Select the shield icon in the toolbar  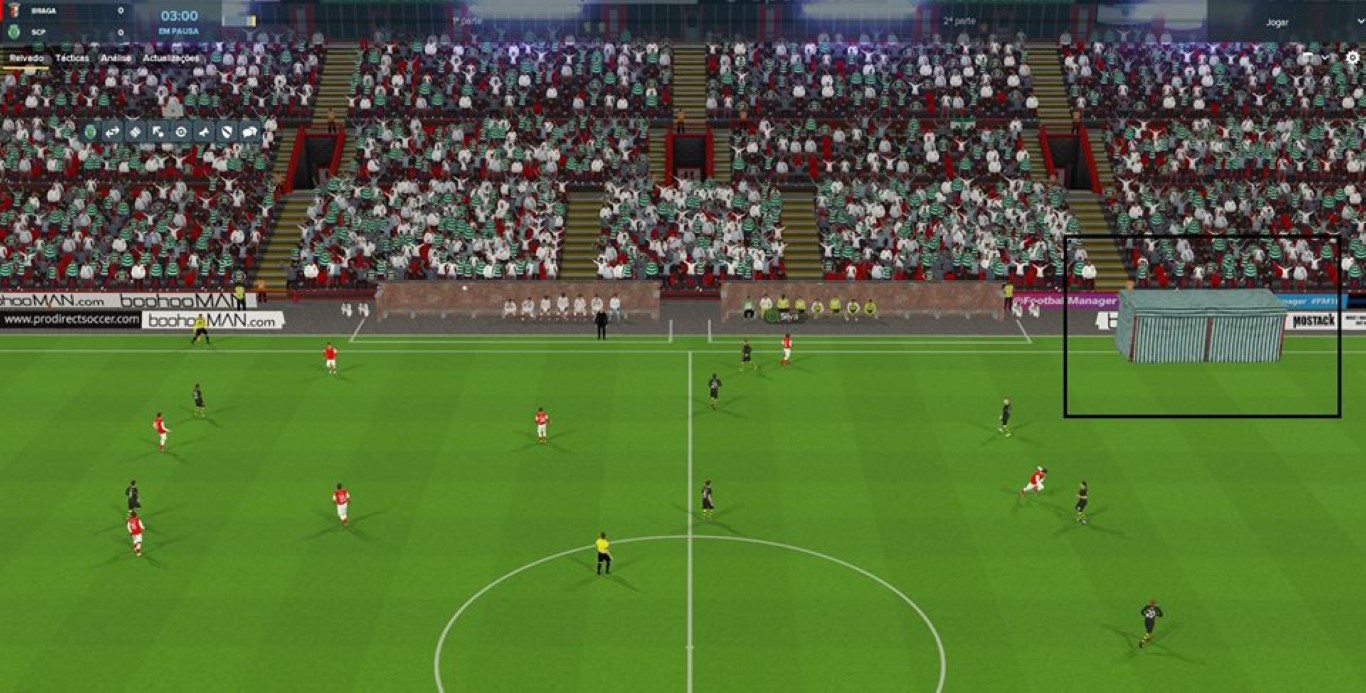(226, 132)
